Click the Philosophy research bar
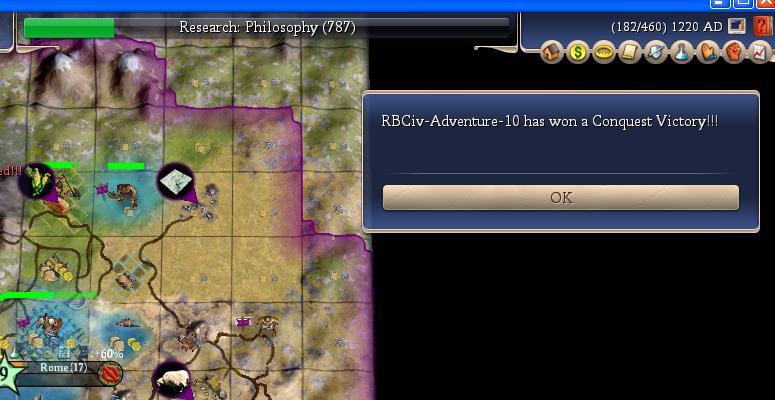The height and width of the screenshot is (400, 775). click(266, 27)
